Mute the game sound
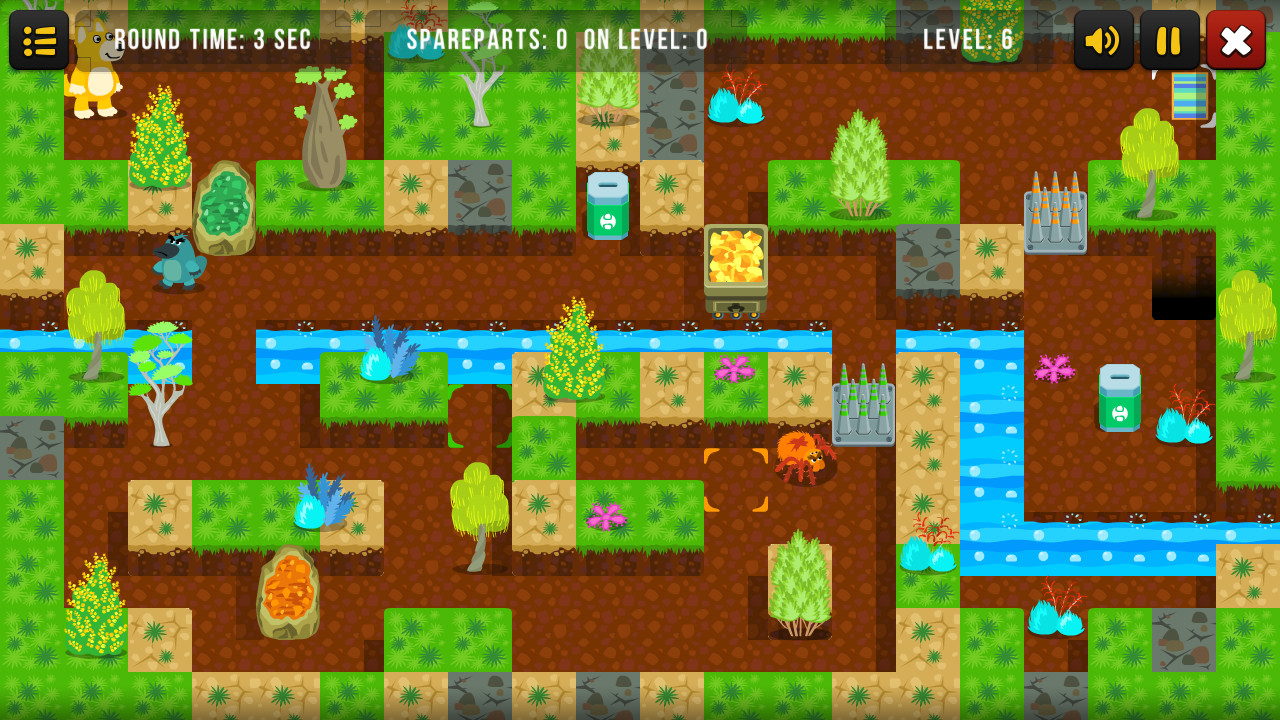Image resolution: width=1280 pixels, height=720 pixels. click(1104, 40)
